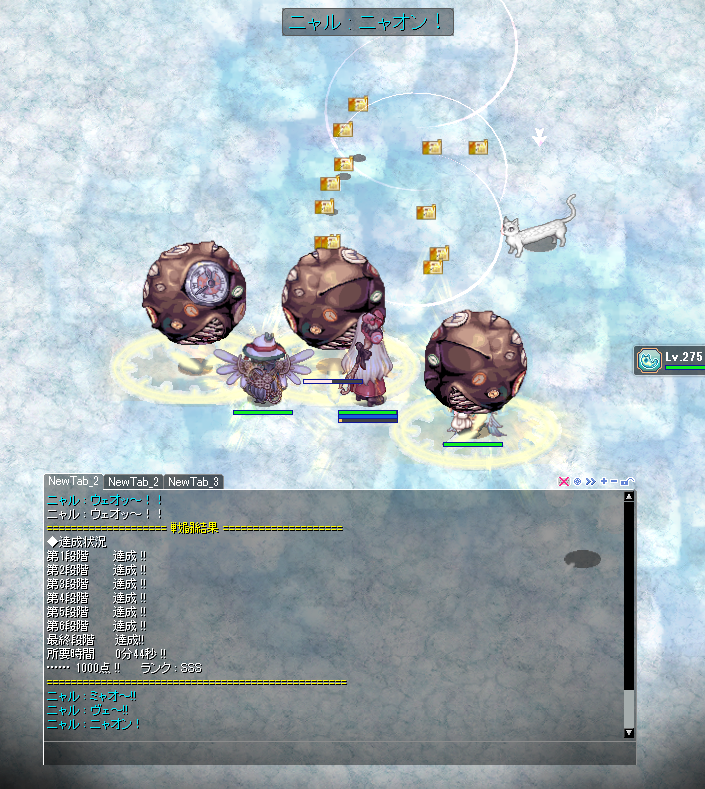Click the grey chat scrollbar thumb

click(629, 708)
